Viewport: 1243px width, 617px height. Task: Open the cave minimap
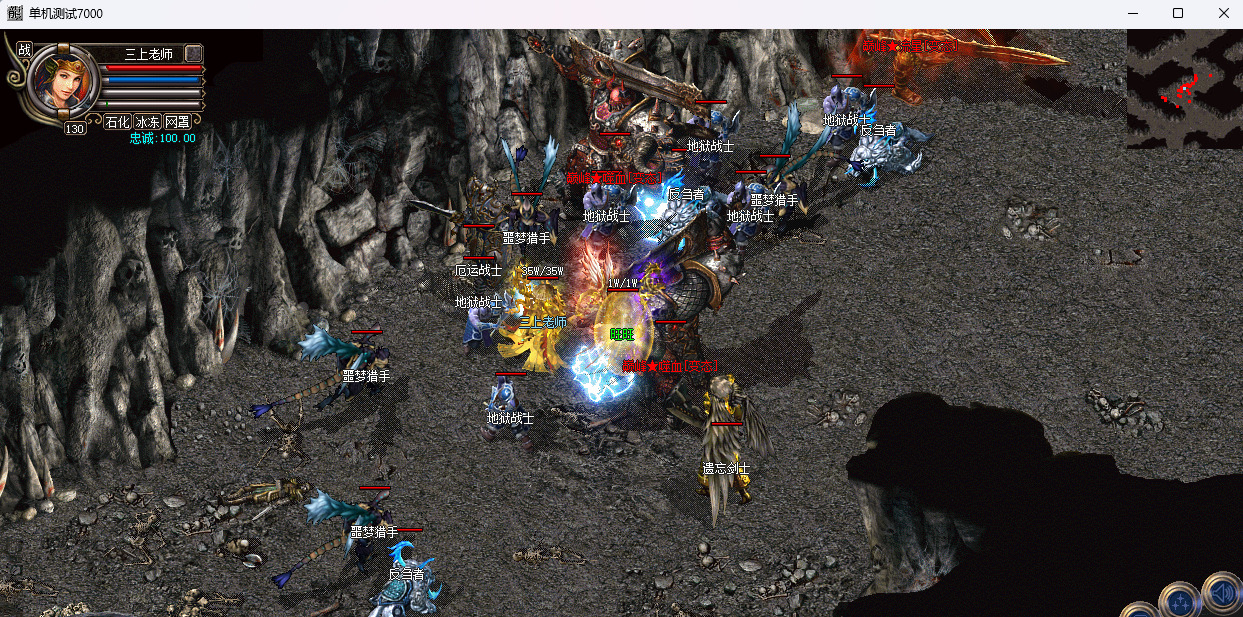(1184, 88)
